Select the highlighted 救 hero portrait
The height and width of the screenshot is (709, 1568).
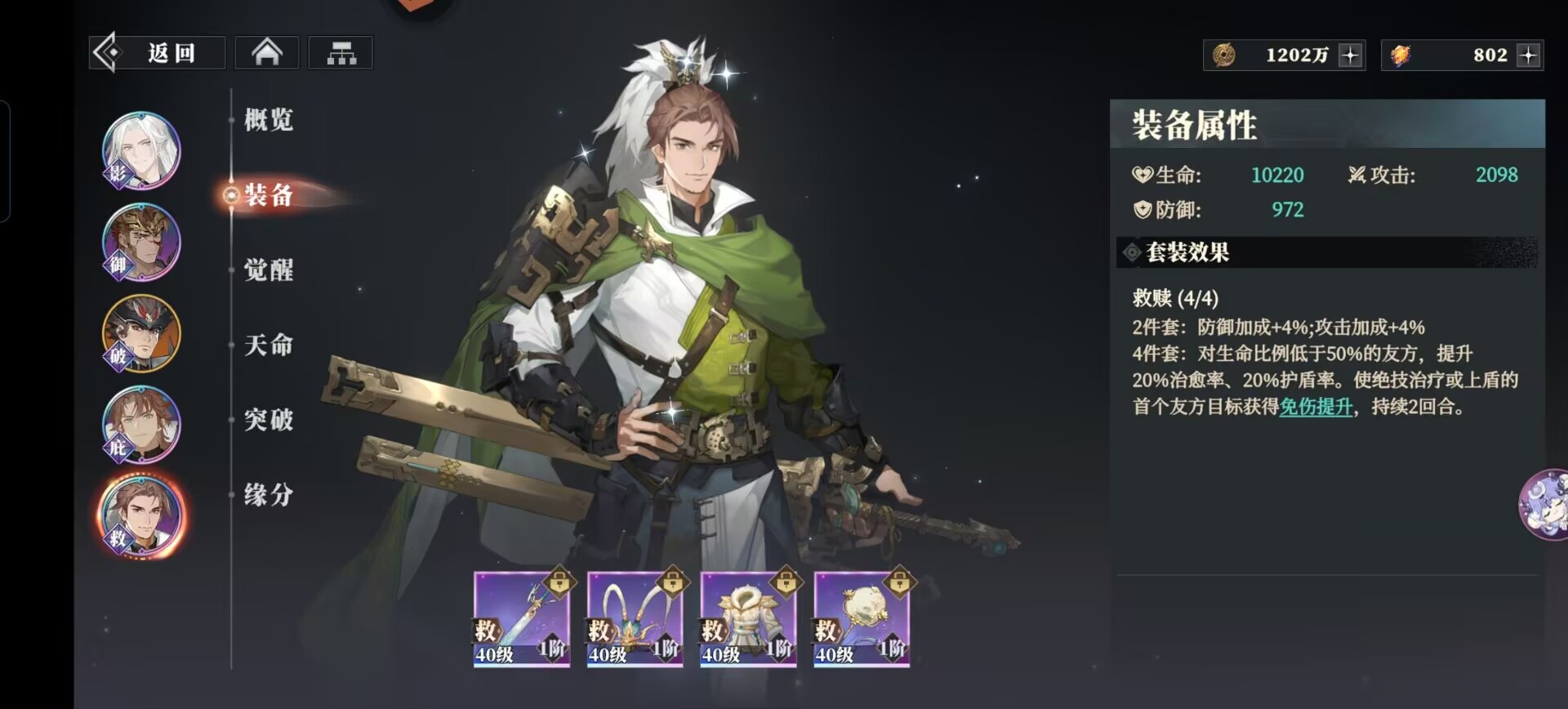point(141,515)
